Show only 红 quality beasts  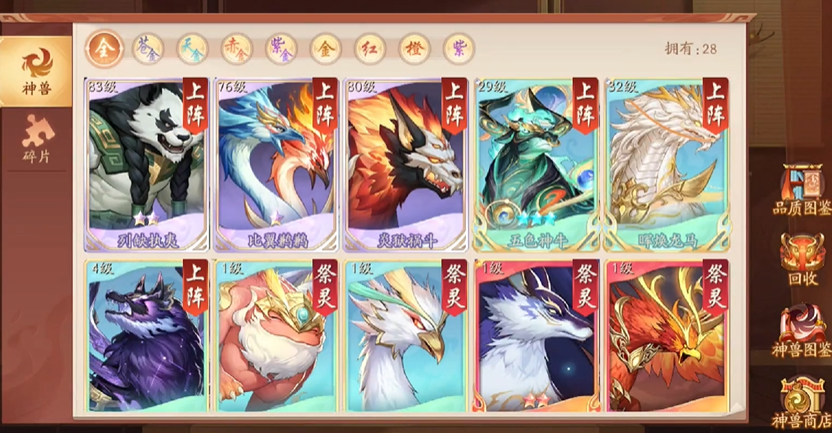(368, 47)
